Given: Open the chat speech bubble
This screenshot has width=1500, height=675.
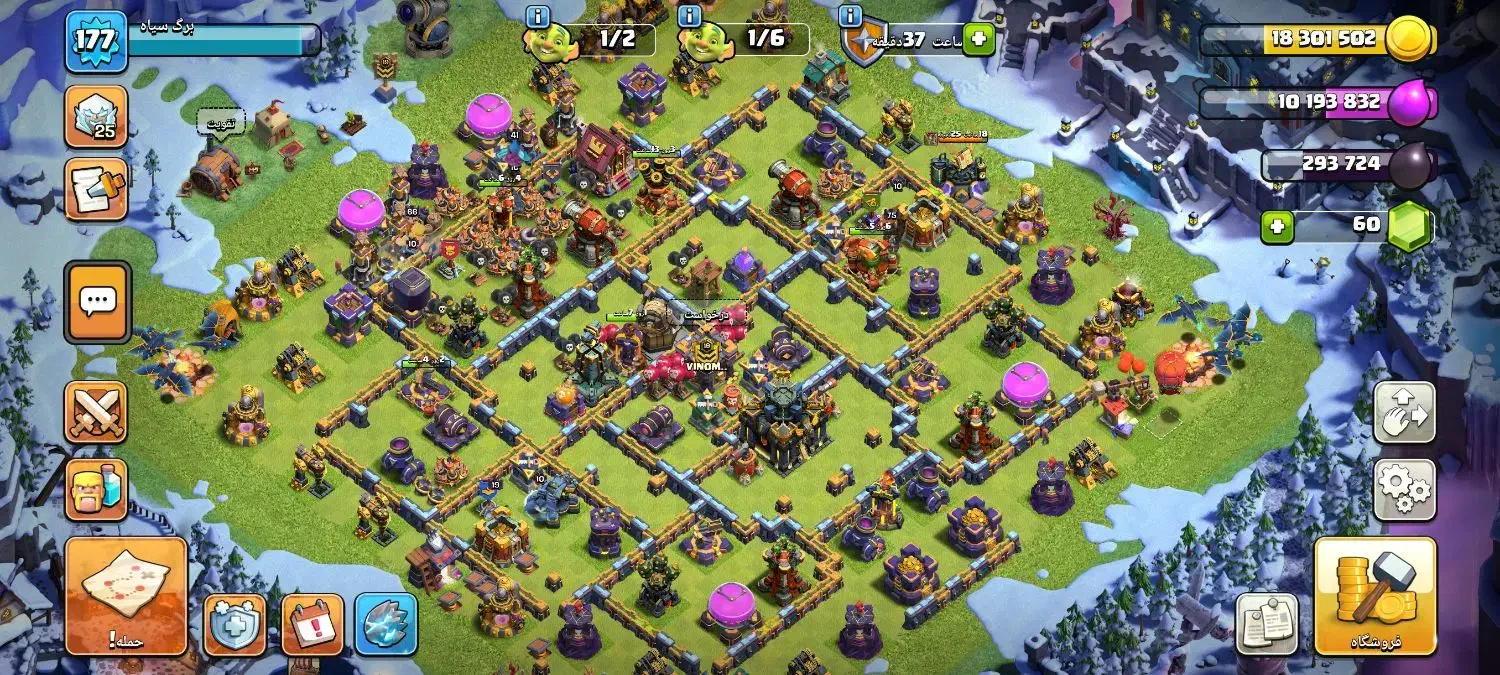Looking at the screenshot, I should pyautogui.click(x=97, y=302).
